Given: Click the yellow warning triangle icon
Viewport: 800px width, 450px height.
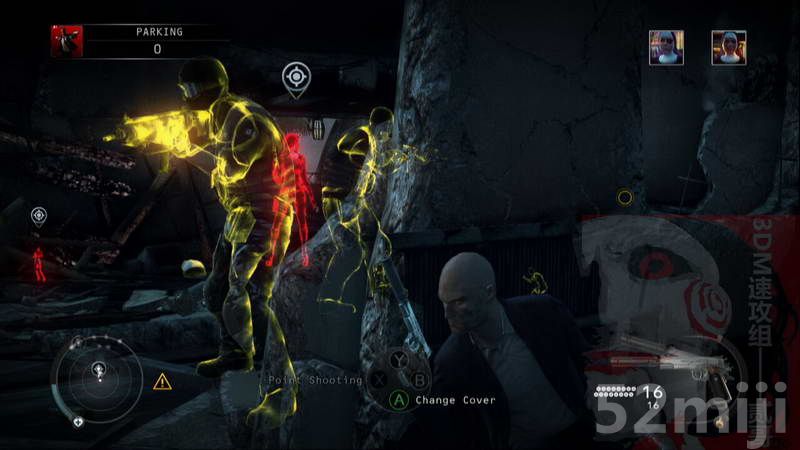Looking at the screenshot, I should click(162, 381).
